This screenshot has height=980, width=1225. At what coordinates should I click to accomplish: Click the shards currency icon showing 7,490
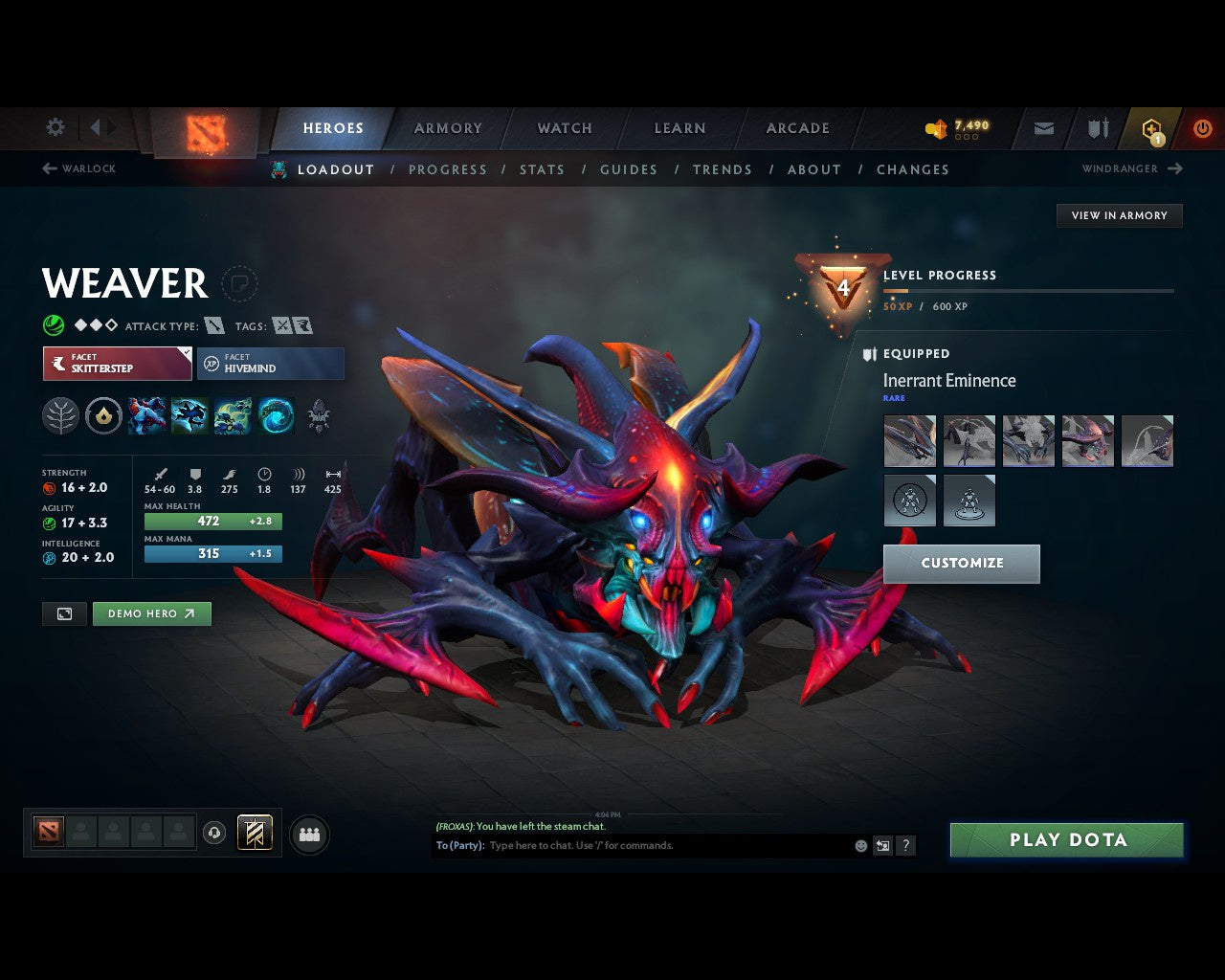[936, 127]
